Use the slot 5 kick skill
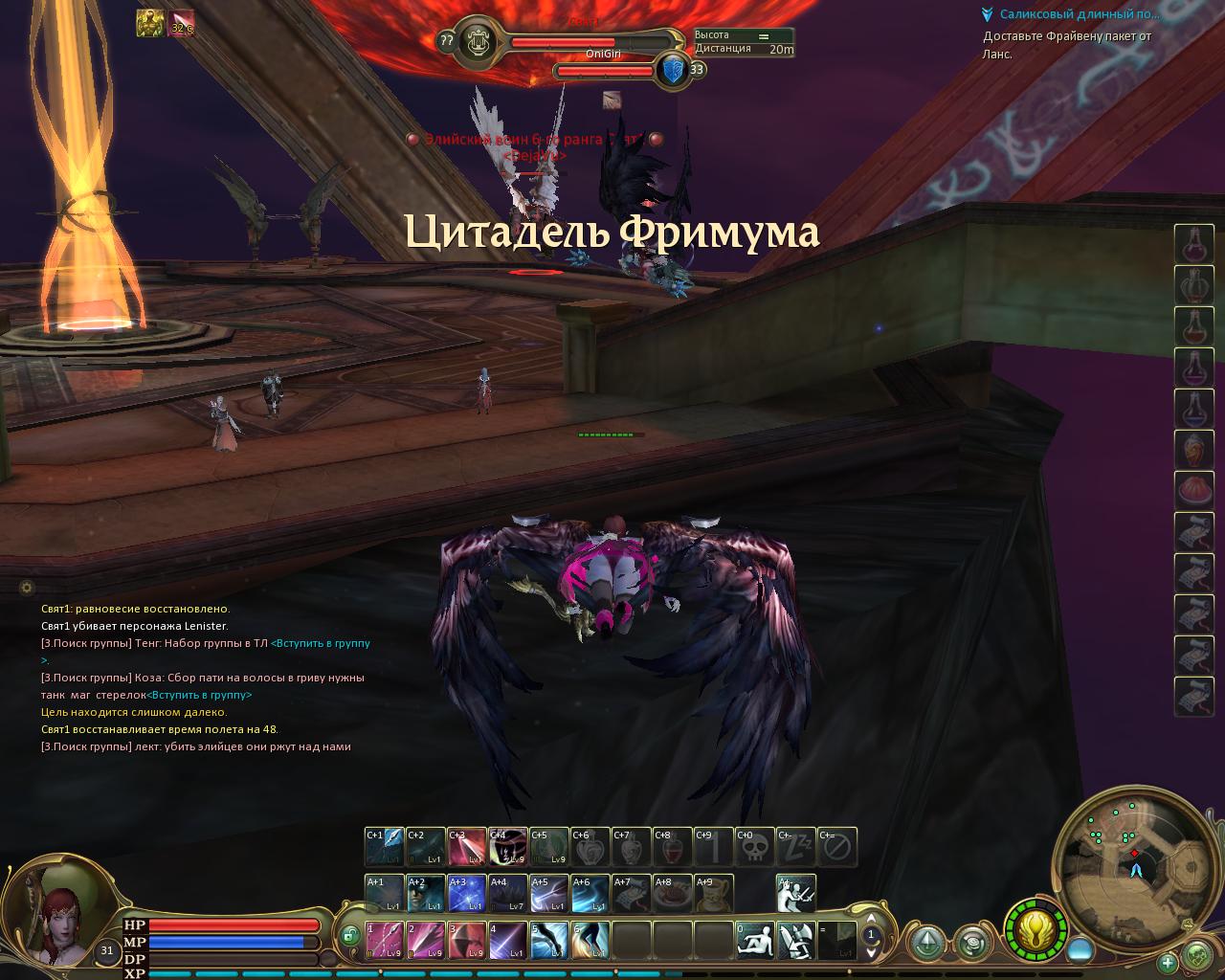Image resolution: width=1225 pixels, height=980 pixels. point(548,941)
